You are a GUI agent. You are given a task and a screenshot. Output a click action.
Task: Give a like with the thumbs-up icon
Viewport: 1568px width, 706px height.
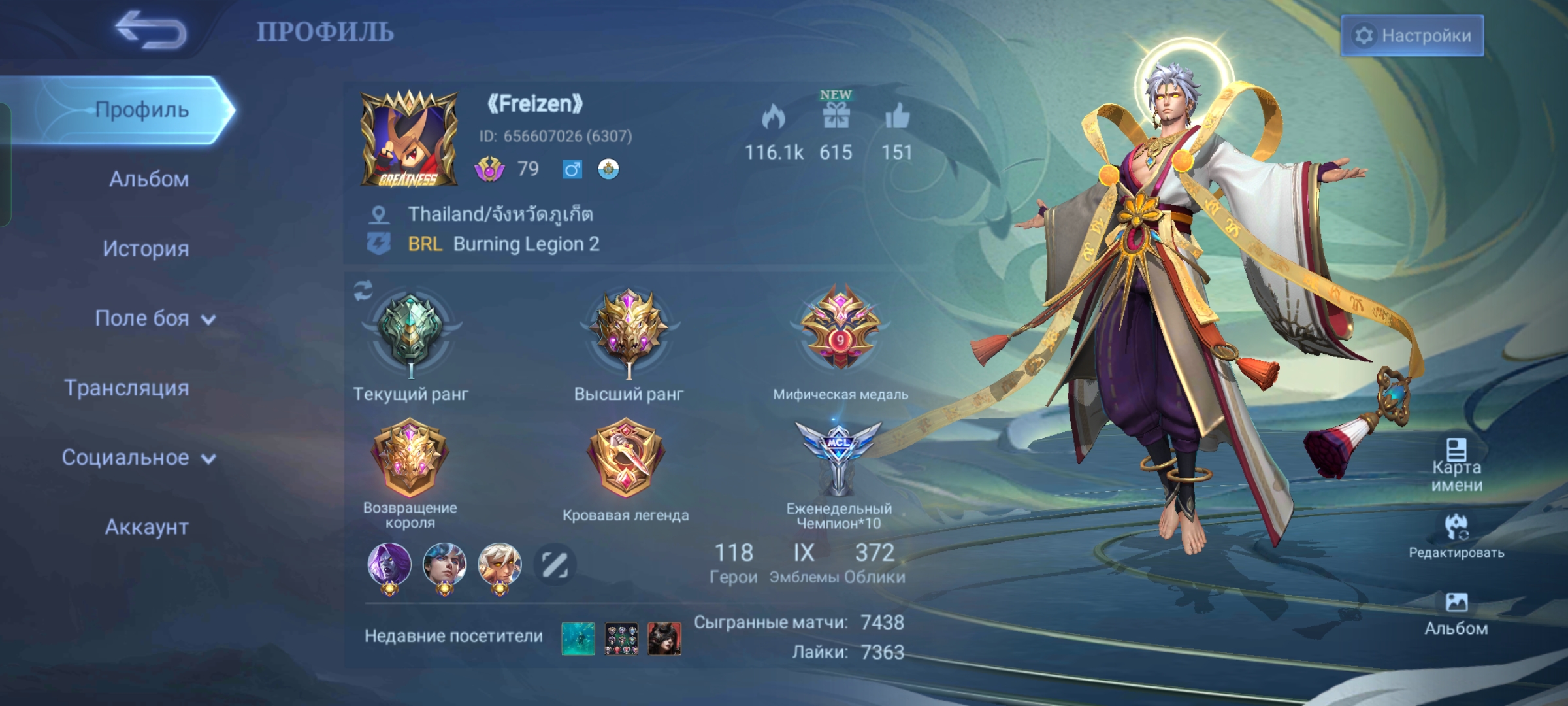coord(897,118)
